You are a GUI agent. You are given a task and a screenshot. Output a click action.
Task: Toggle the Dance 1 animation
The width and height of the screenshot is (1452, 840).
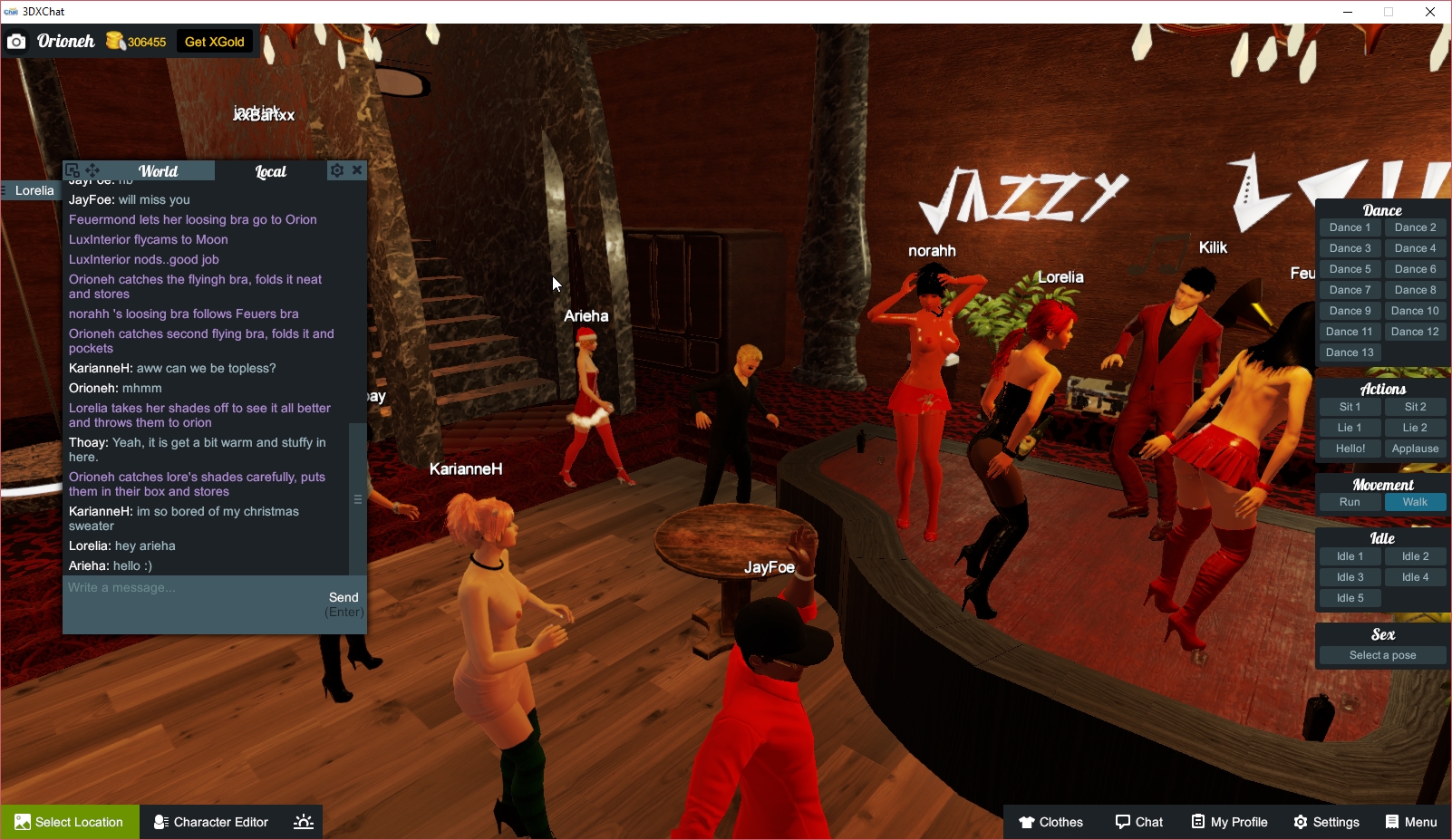click(1350, 227)
